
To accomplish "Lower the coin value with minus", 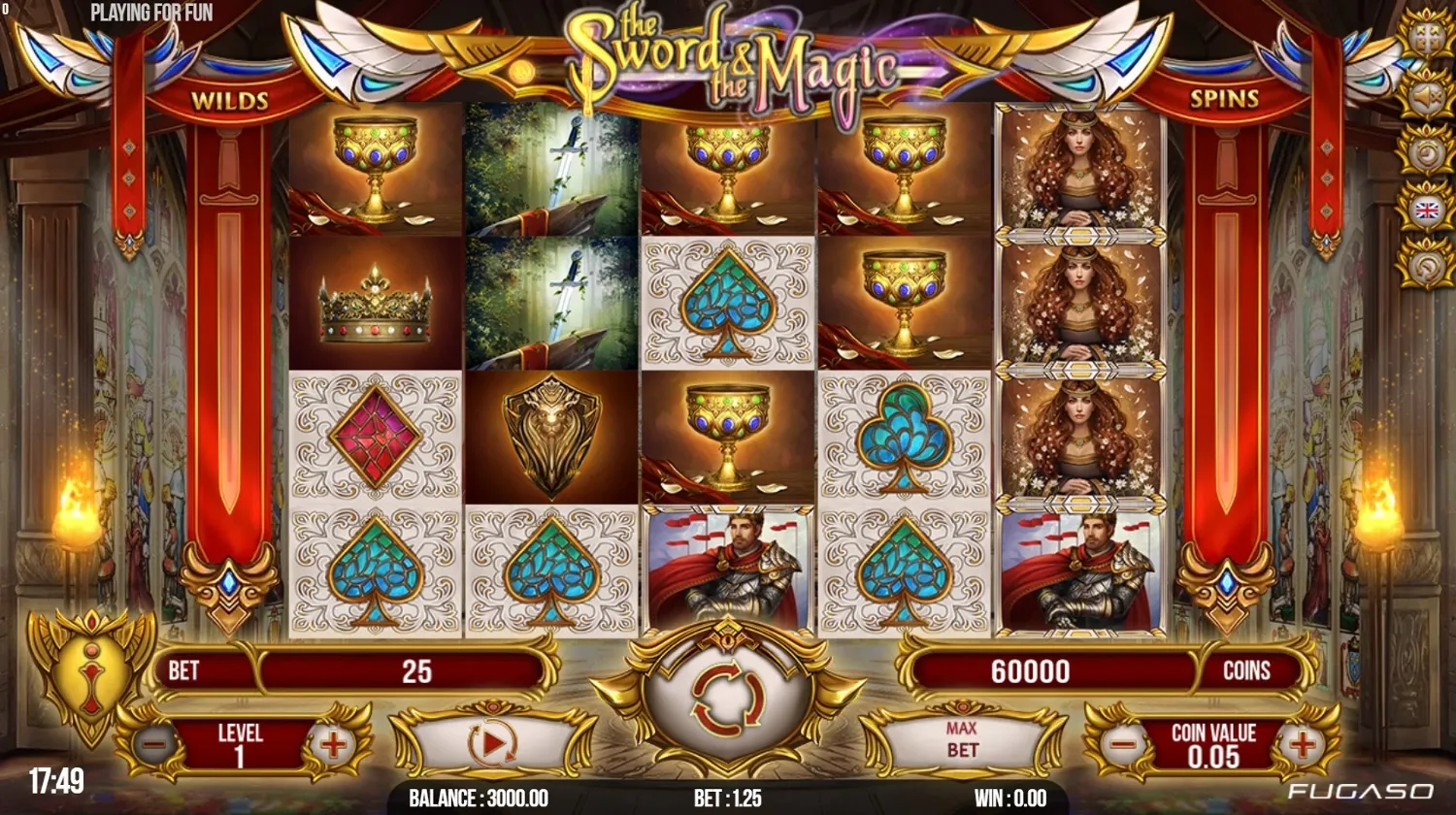I will coord(1122,745).
